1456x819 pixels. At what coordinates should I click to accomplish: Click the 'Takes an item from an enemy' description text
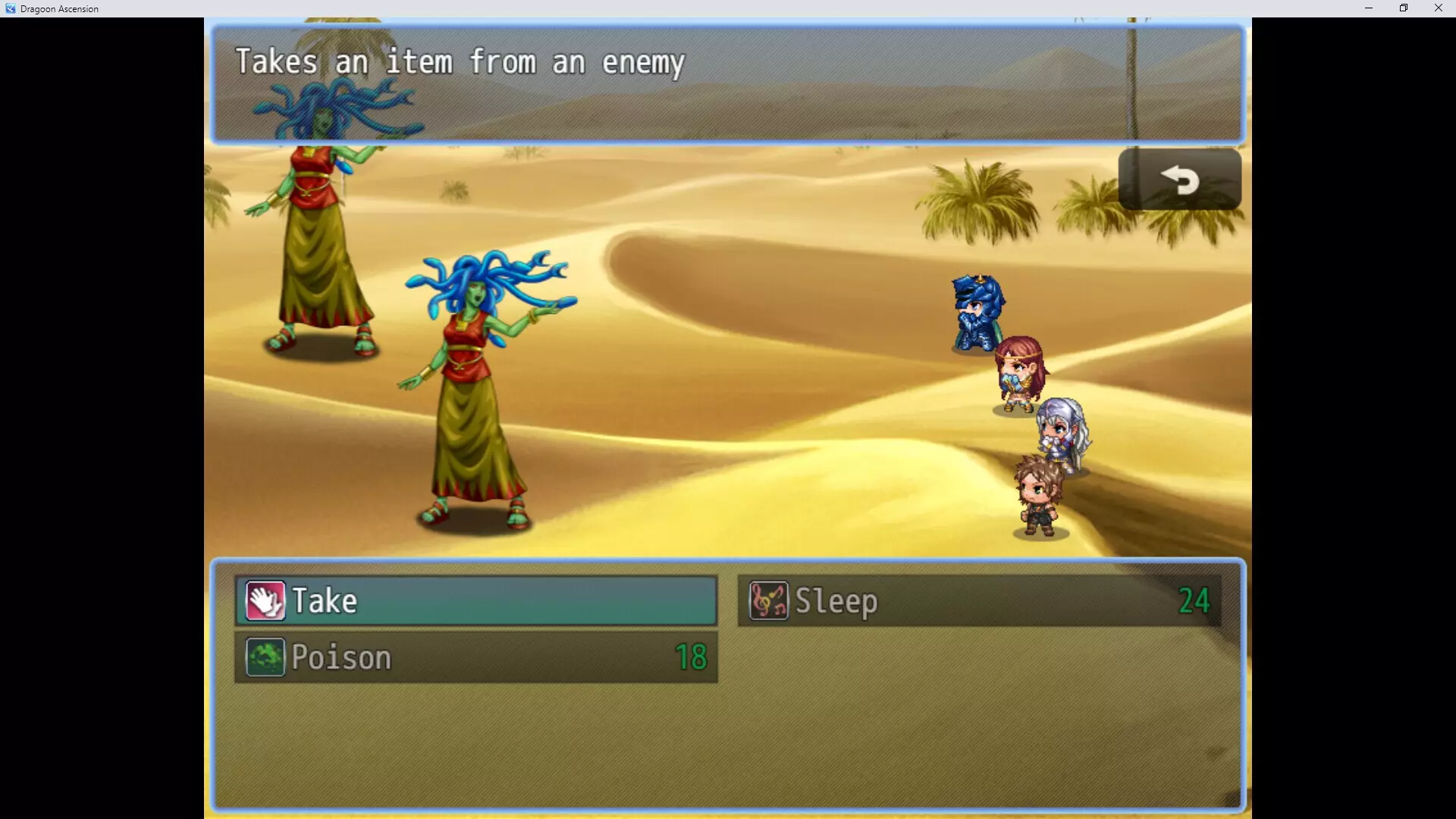click(x=459, y=62)
